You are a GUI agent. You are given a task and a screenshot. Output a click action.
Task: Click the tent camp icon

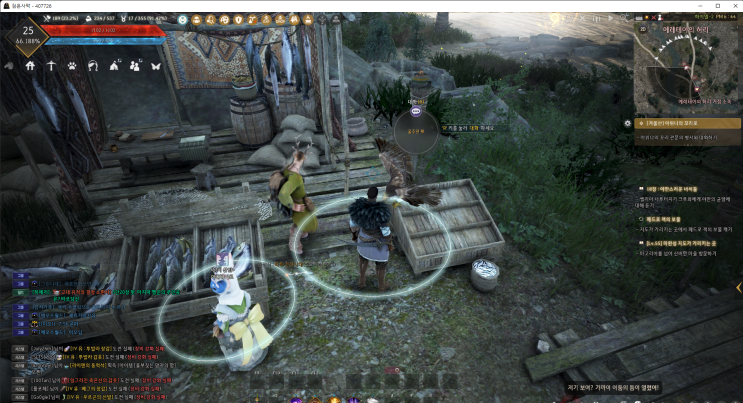113,66
